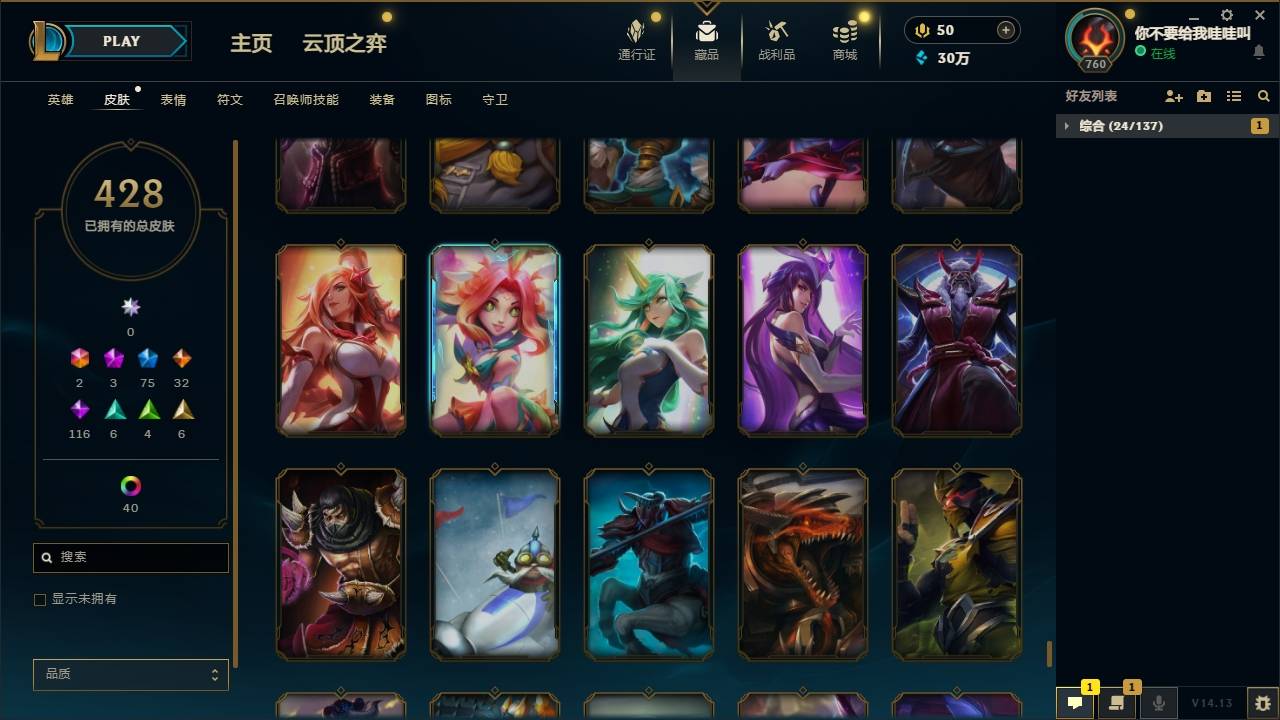
Task: Click the PLAY button
Action: point(120,41)
